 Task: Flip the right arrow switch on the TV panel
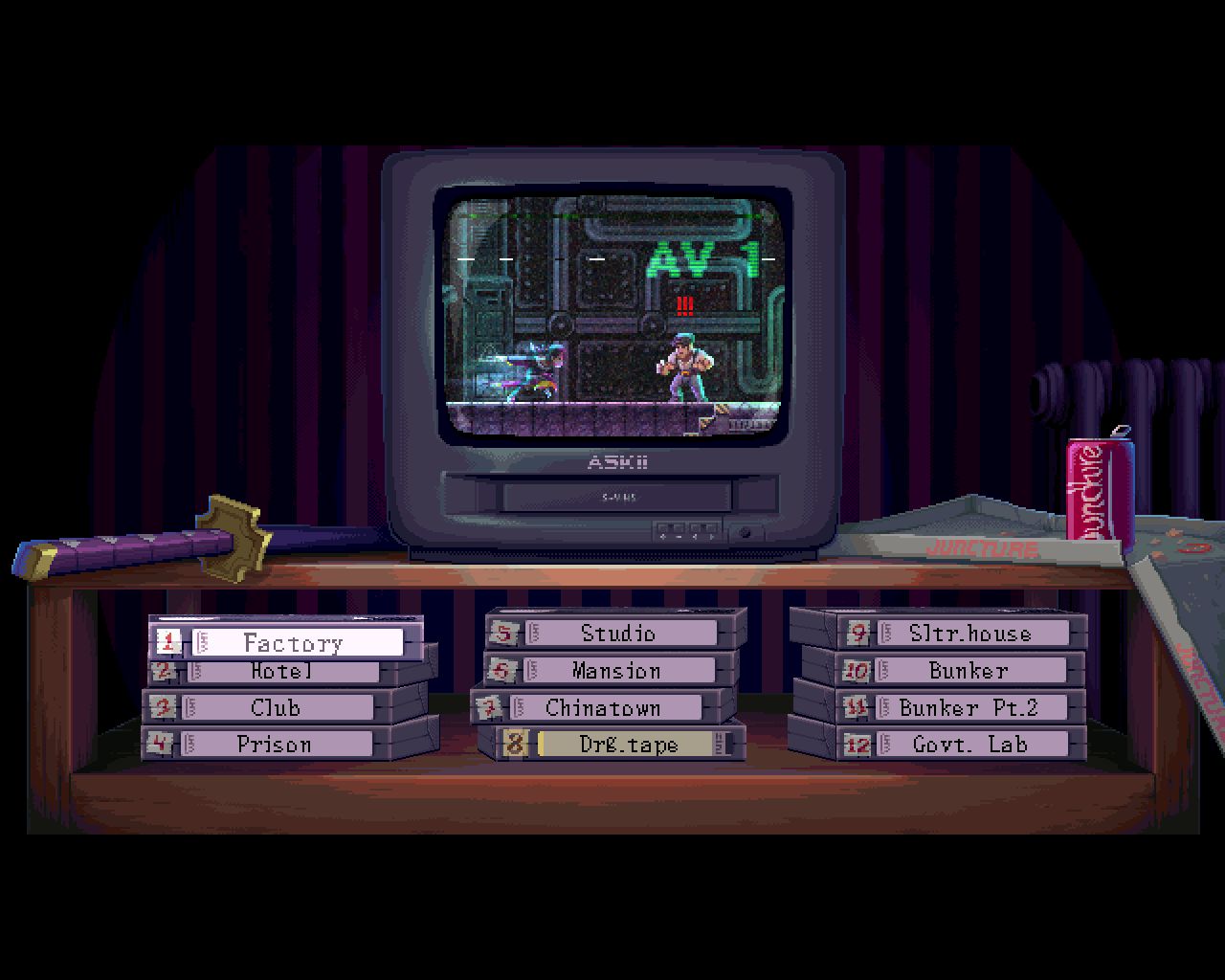pos(711,537)
